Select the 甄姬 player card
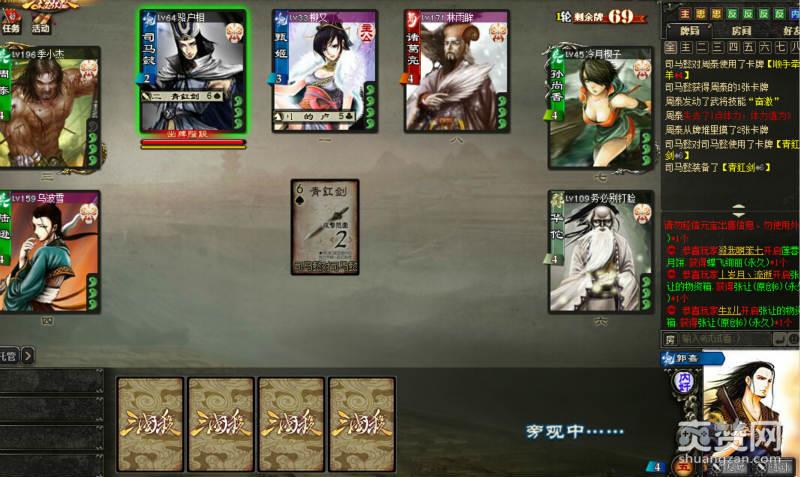 (318, 70)
